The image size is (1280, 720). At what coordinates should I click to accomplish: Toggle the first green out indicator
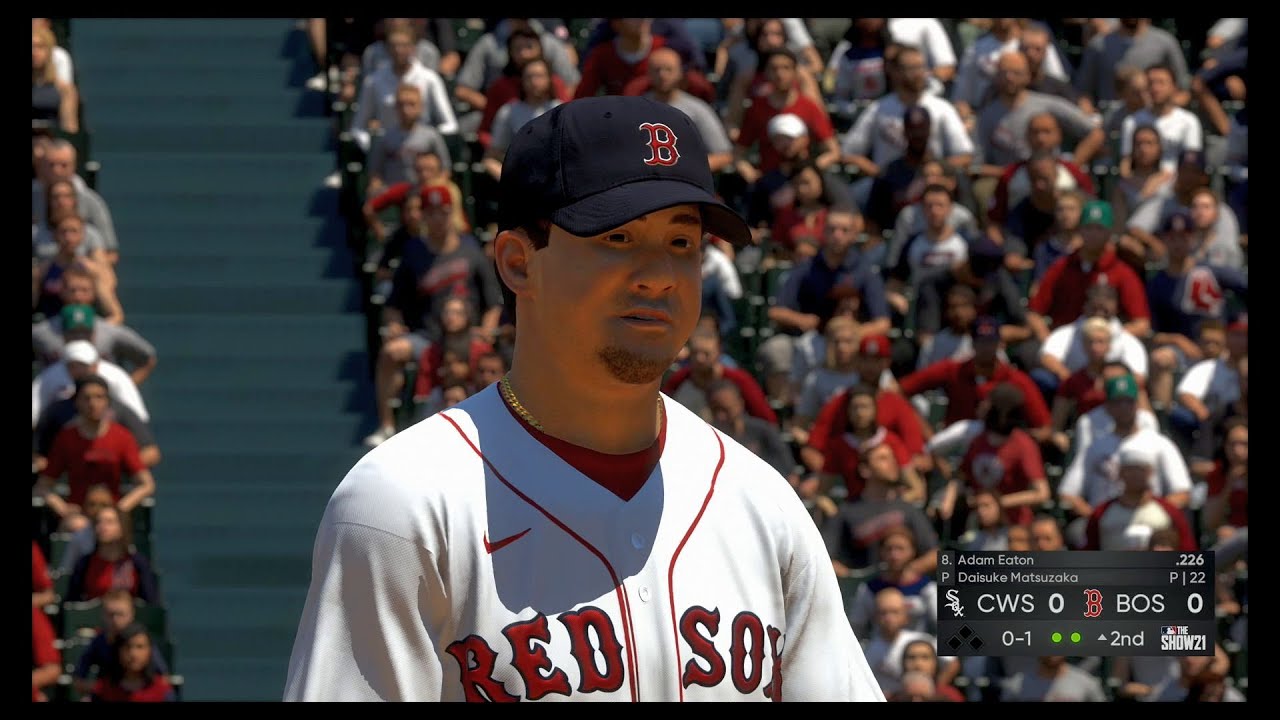1056,637
